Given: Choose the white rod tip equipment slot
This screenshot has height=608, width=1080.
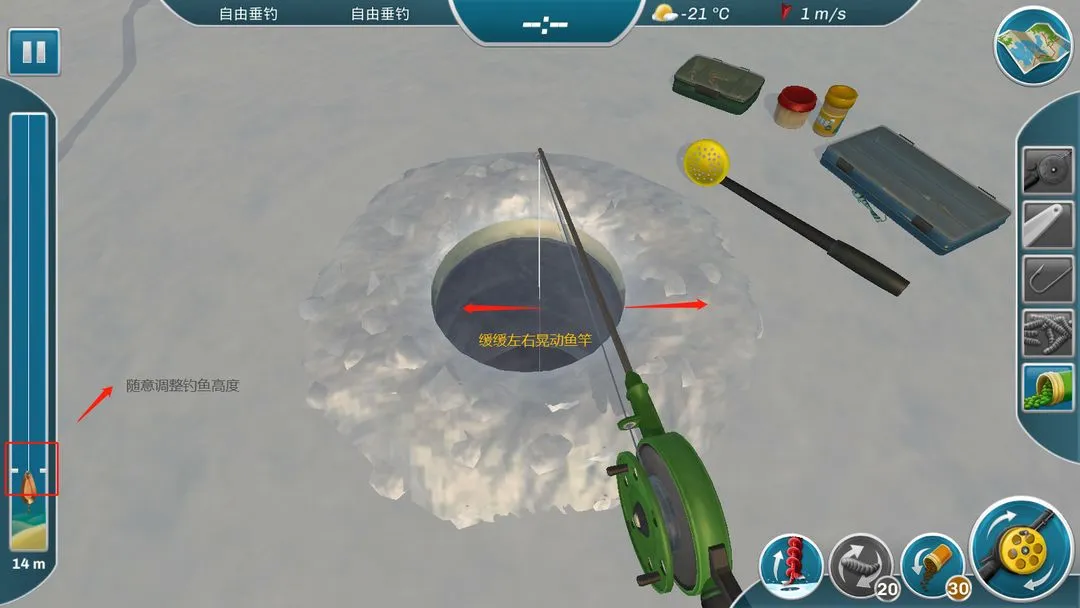Looking at the screenshot, I should pyautogui.click(x=1047, y=225).
